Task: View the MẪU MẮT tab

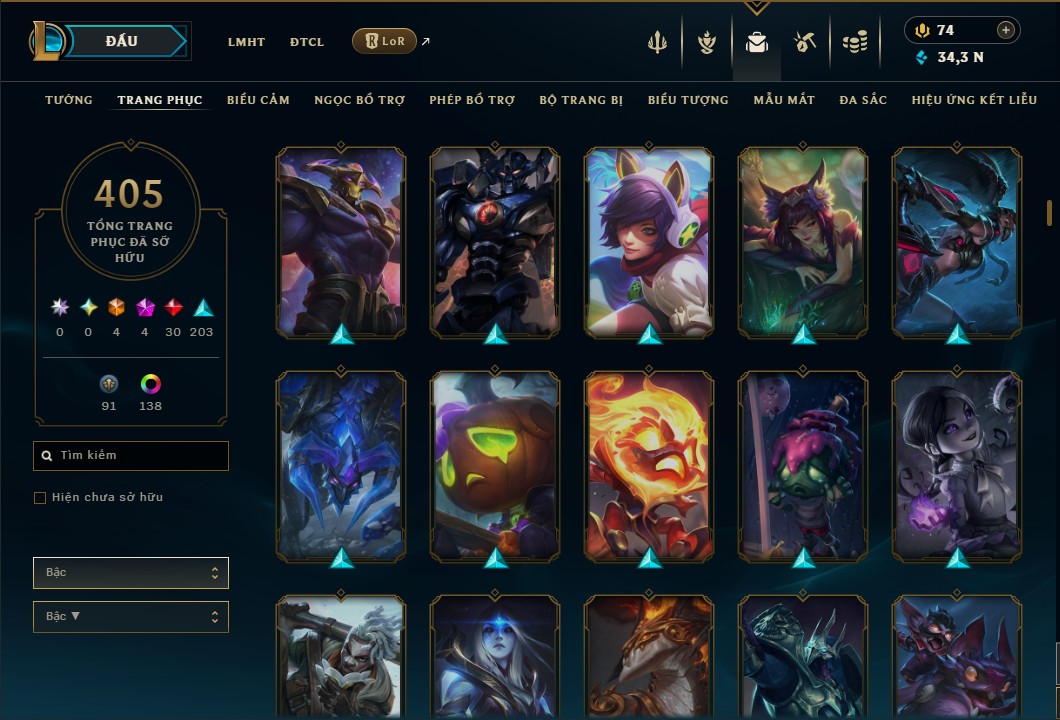Action: pyautogui.click(x=784, y=100)
